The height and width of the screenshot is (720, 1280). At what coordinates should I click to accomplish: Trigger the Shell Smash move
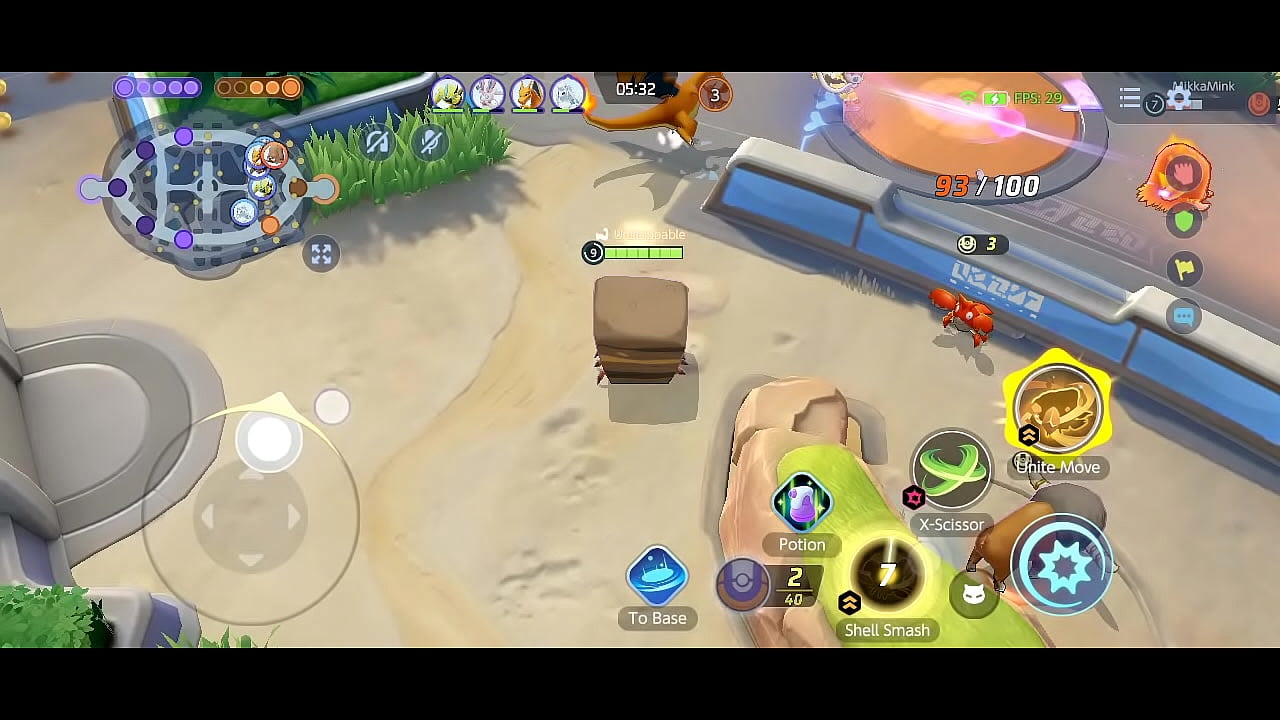[x=887, y=576]
